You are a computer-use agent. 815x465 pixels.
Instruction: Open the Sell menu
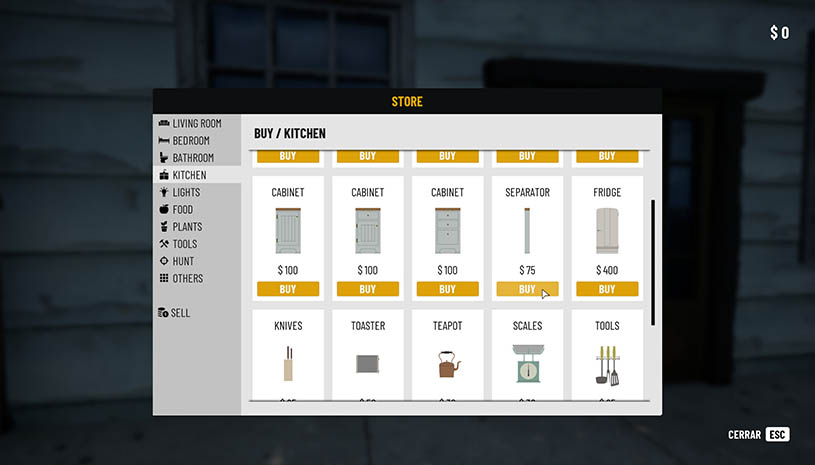click(x=180, y=313)
